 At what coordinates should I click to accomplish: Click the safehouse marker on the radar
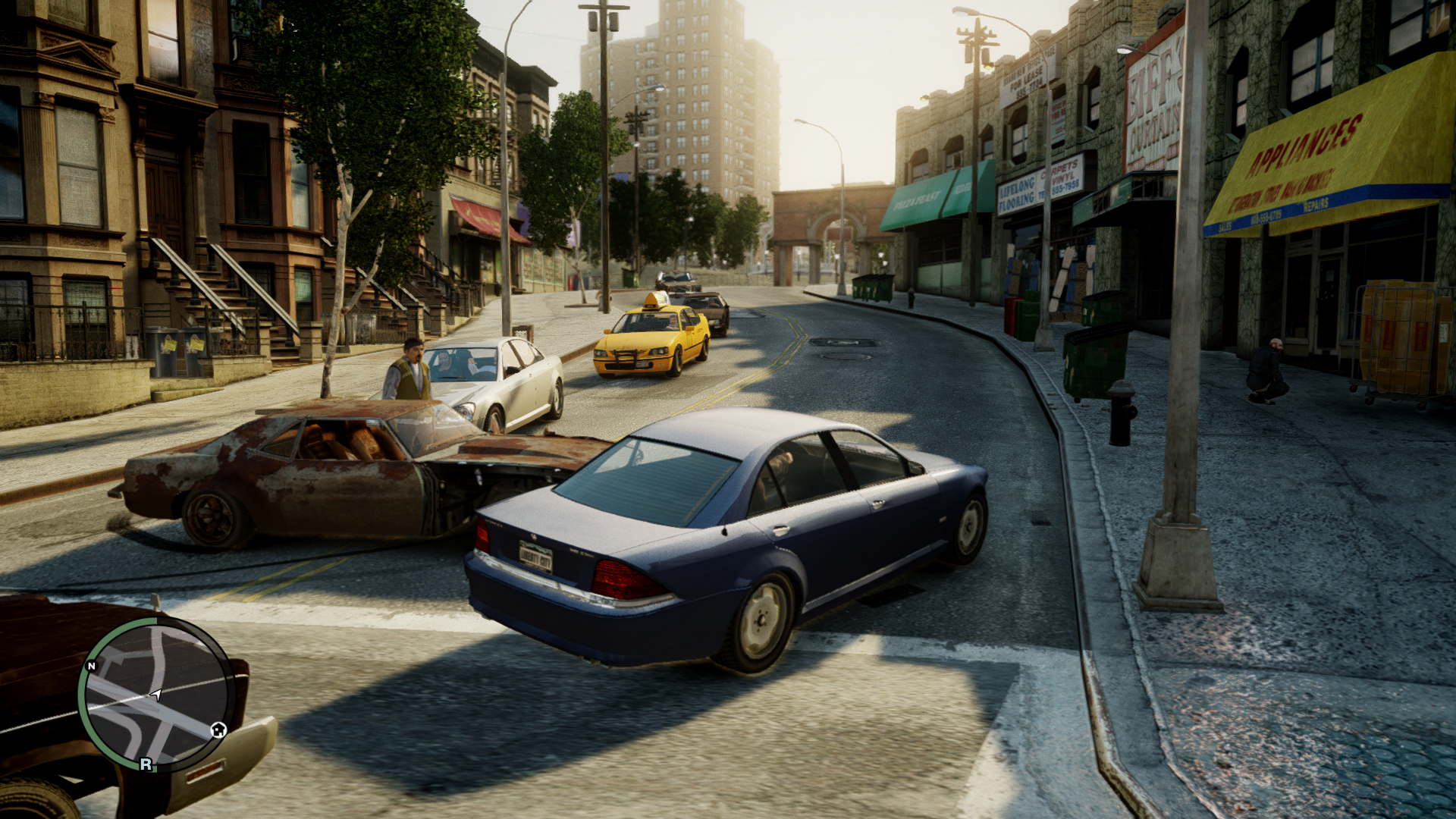click(218, 730)
